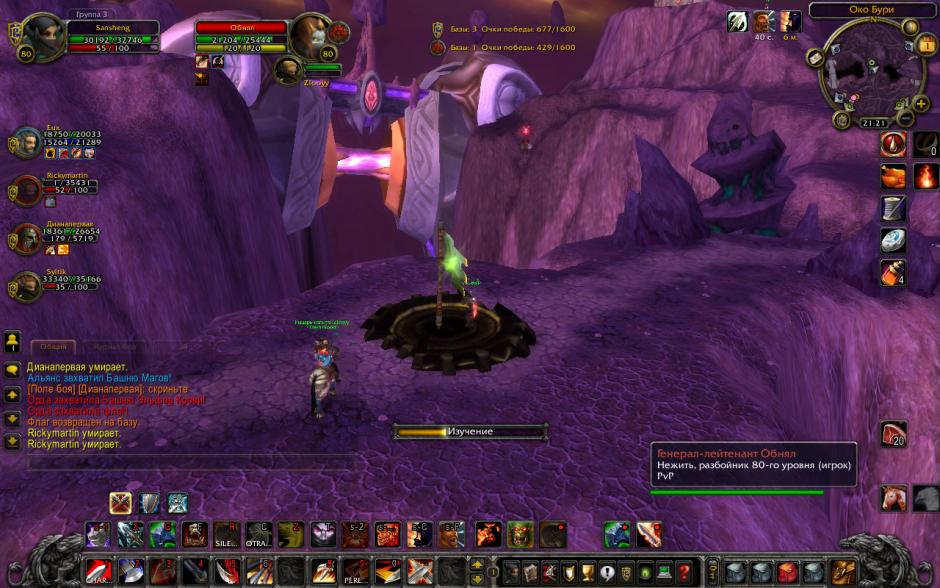Open the chat speech bubble menu
The width and height of the screenshot is (940, 588).
pyautogui.click(x=12, y=369)
